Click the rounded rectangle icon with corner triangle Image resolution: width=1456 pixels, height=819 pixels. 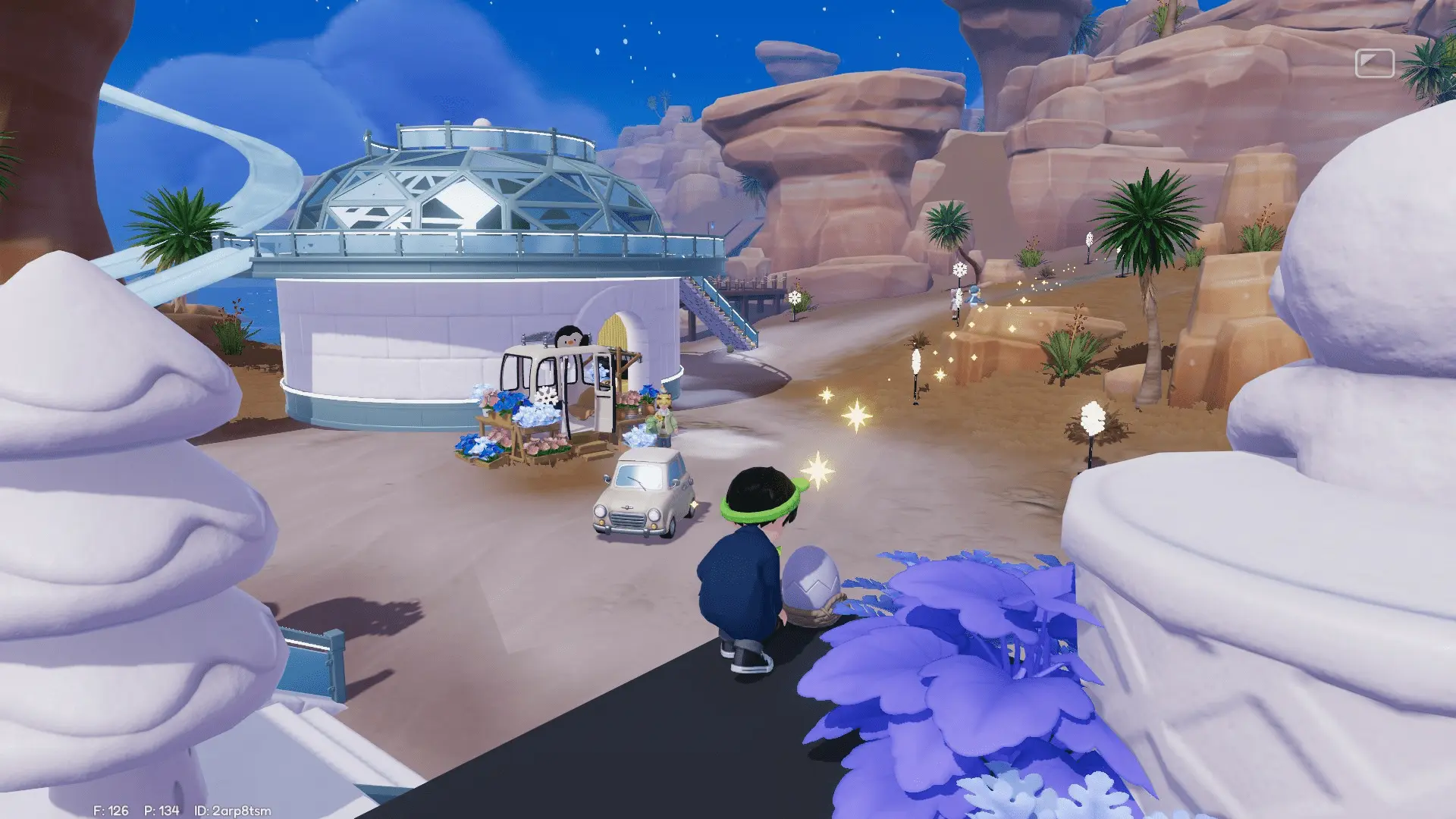(x=1374, y=64)
